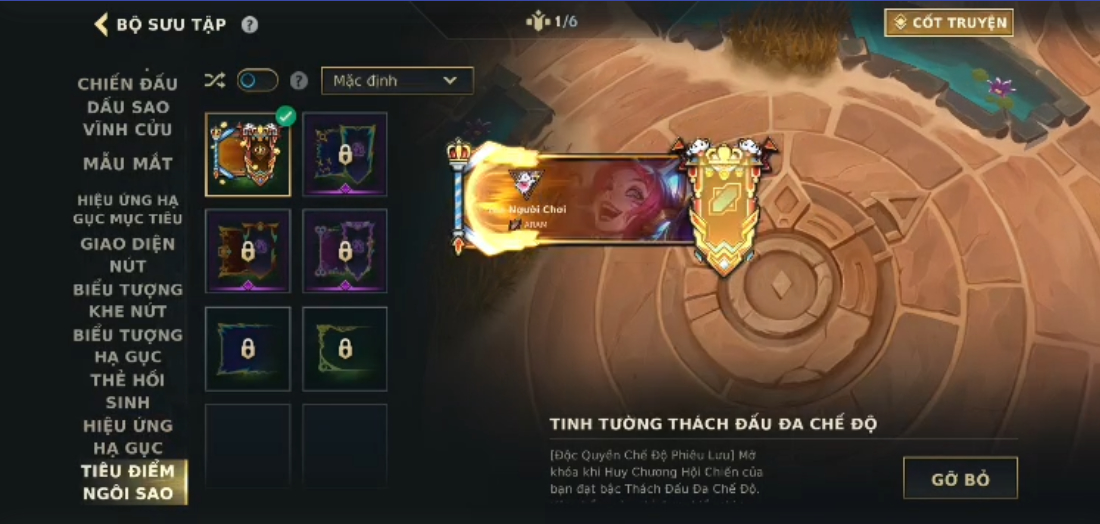This screenshot has height=524, width=1100.
Task: Switch to Chiến Đấu category
Action: point(128,84)
